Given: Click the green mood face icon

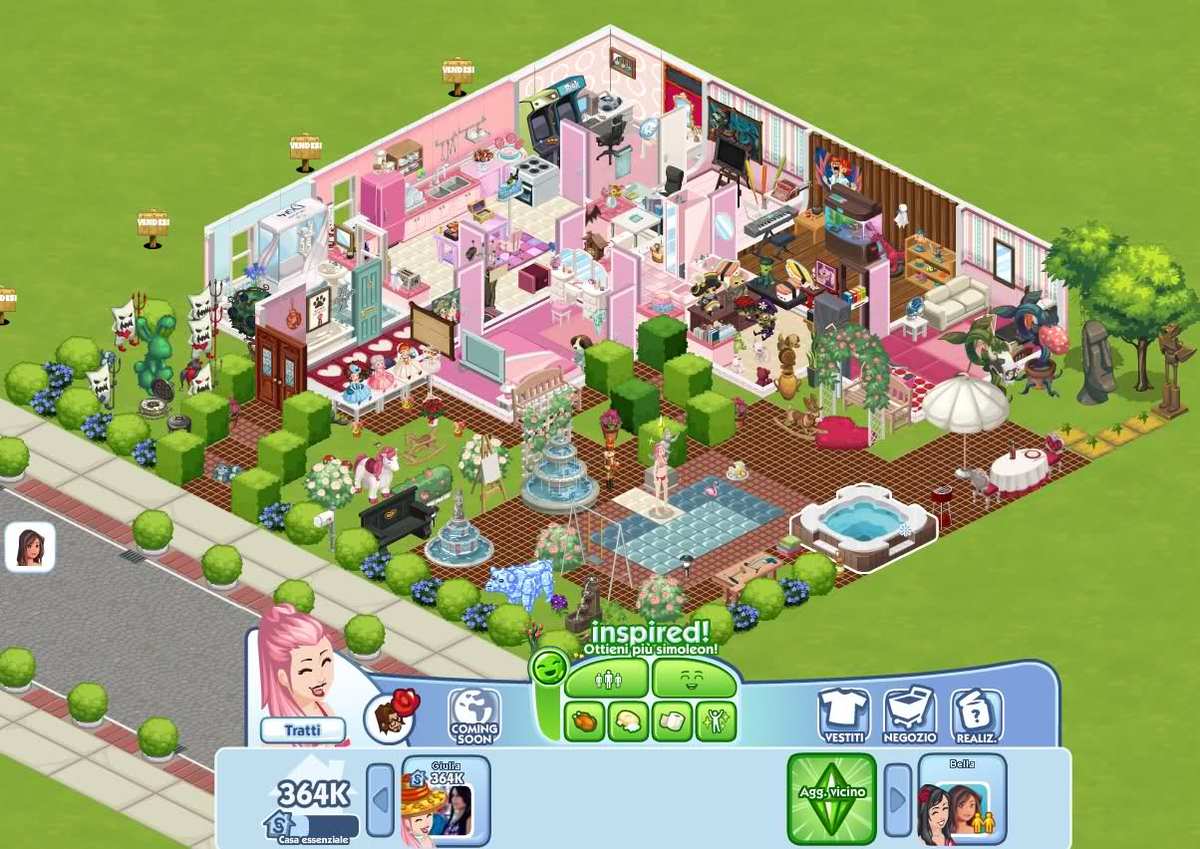Looking at the screenshot, I should [x=549, y=668].
